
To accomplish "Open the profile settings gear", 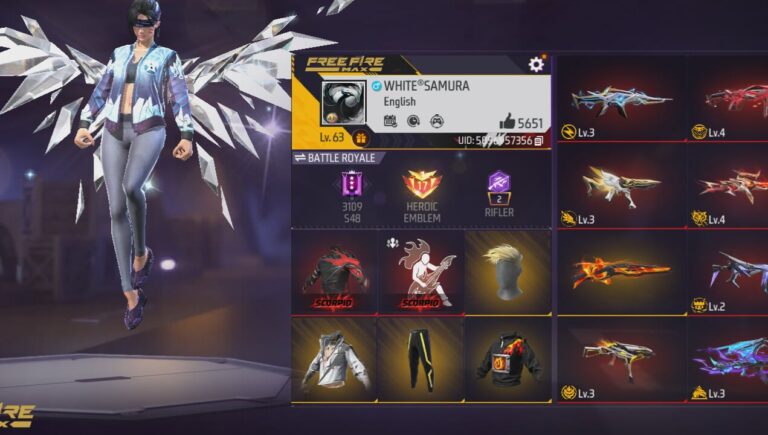I will (x=536, y=64).
